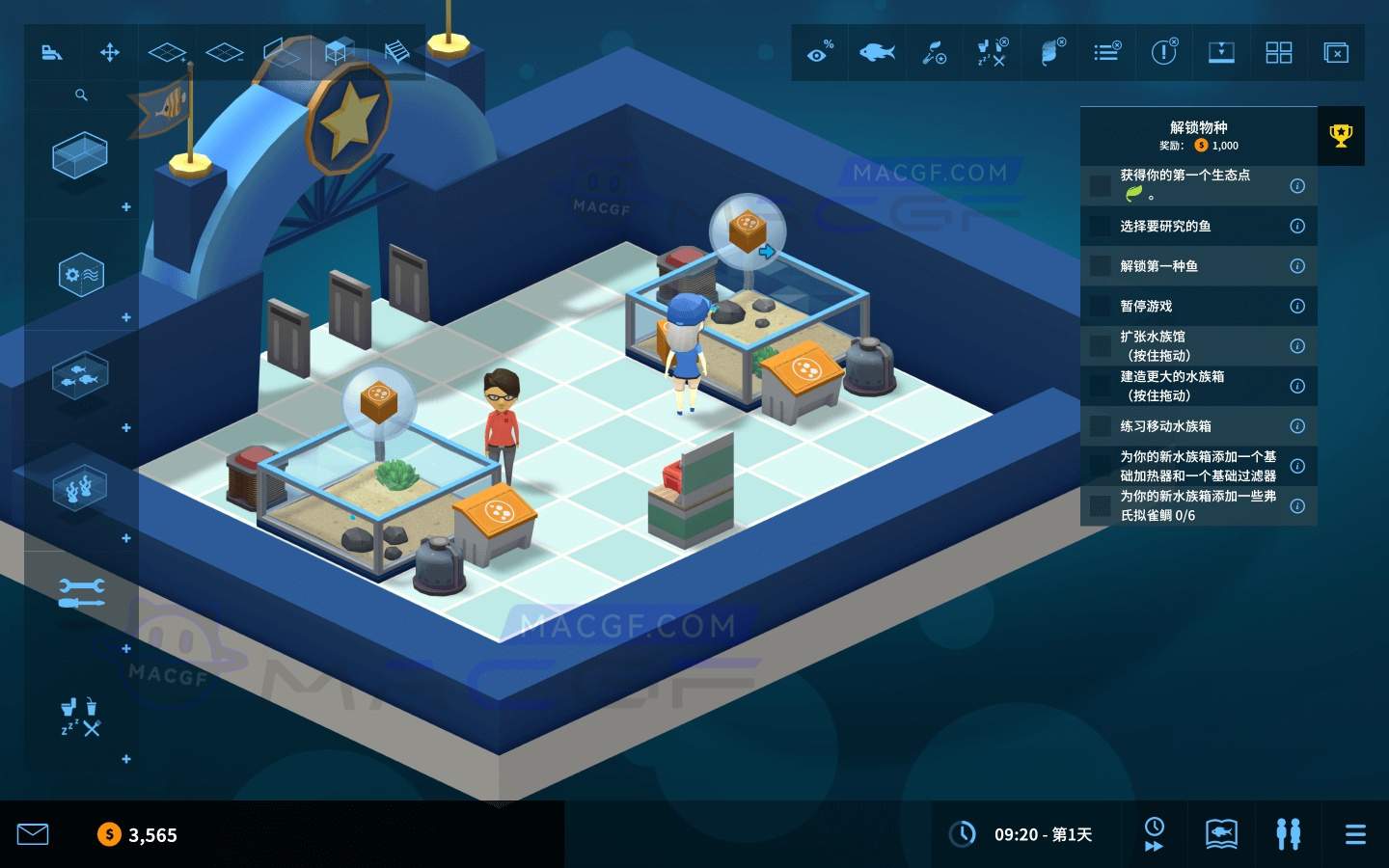Expand the equipment category with the plus sign
Image resolution: width=1389 pixels, height=868 pixels.
click(x=125, y=317)
